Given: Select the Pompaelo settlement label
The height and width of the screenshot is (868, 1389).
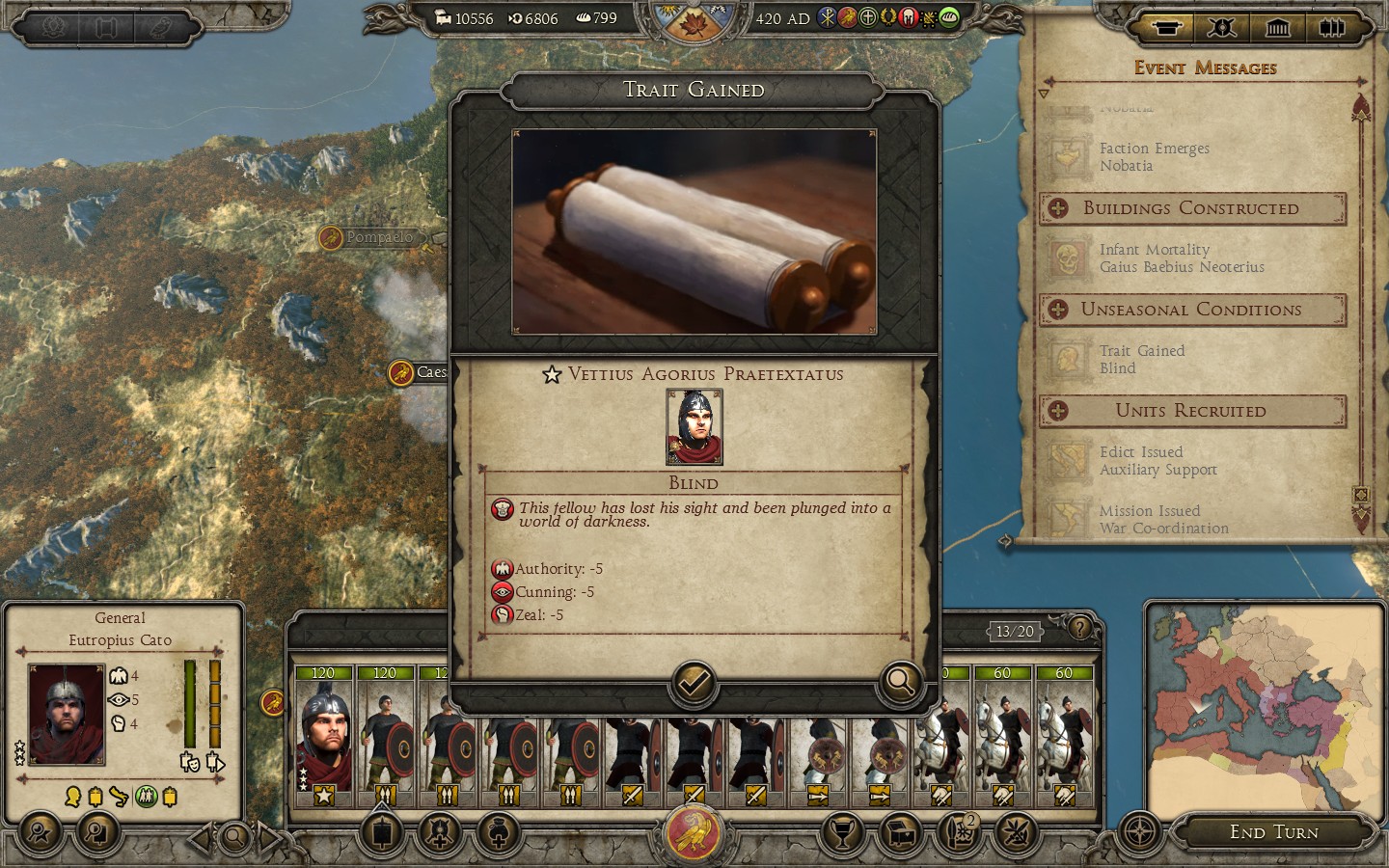Looking at the screenshot, I should pyautogui.click(x=378, y=237).
